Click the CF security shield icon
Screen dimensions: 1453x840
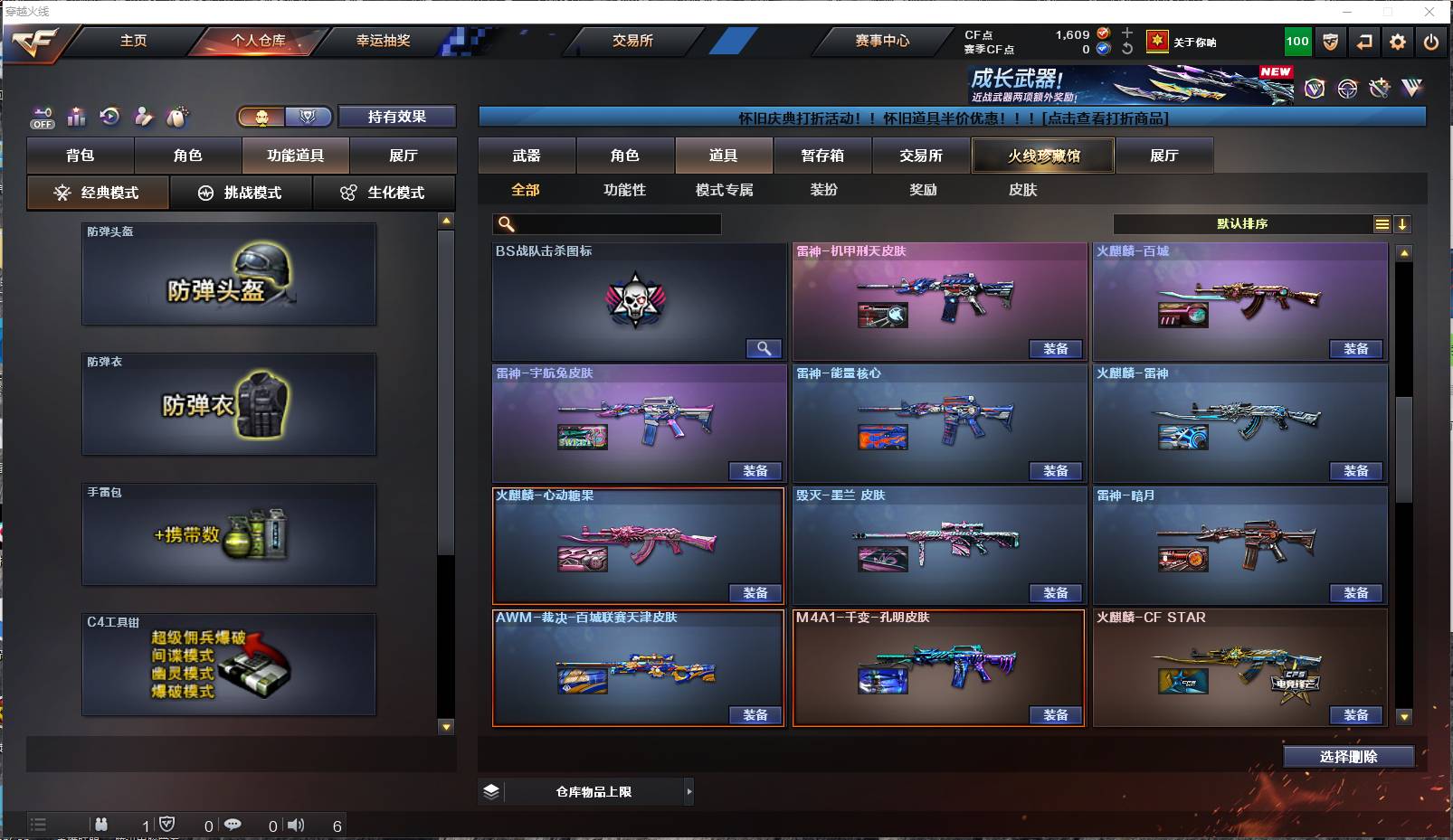tap(1330, 42)
